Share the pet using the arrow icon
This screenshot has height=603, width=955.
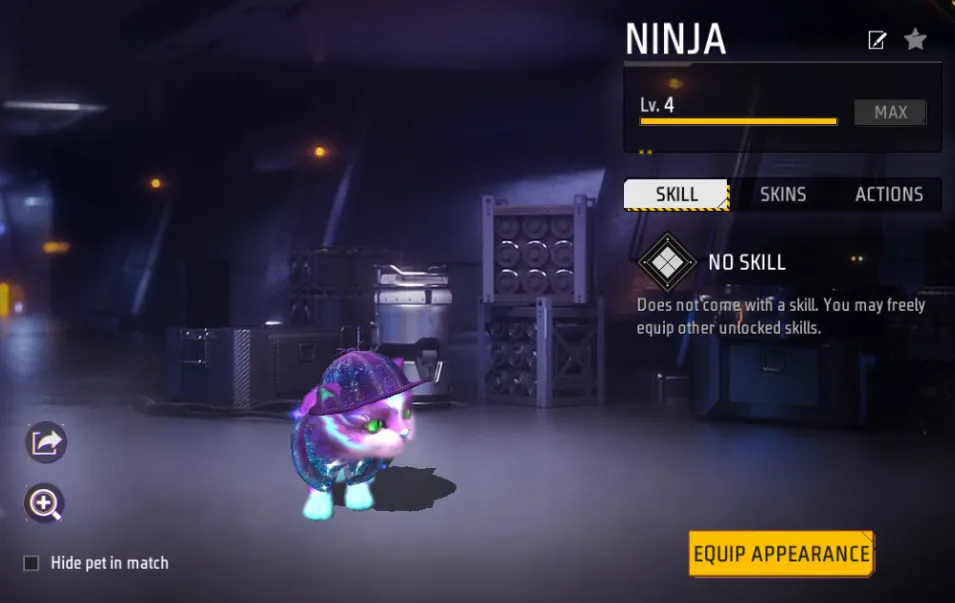(x=45, y=442)
